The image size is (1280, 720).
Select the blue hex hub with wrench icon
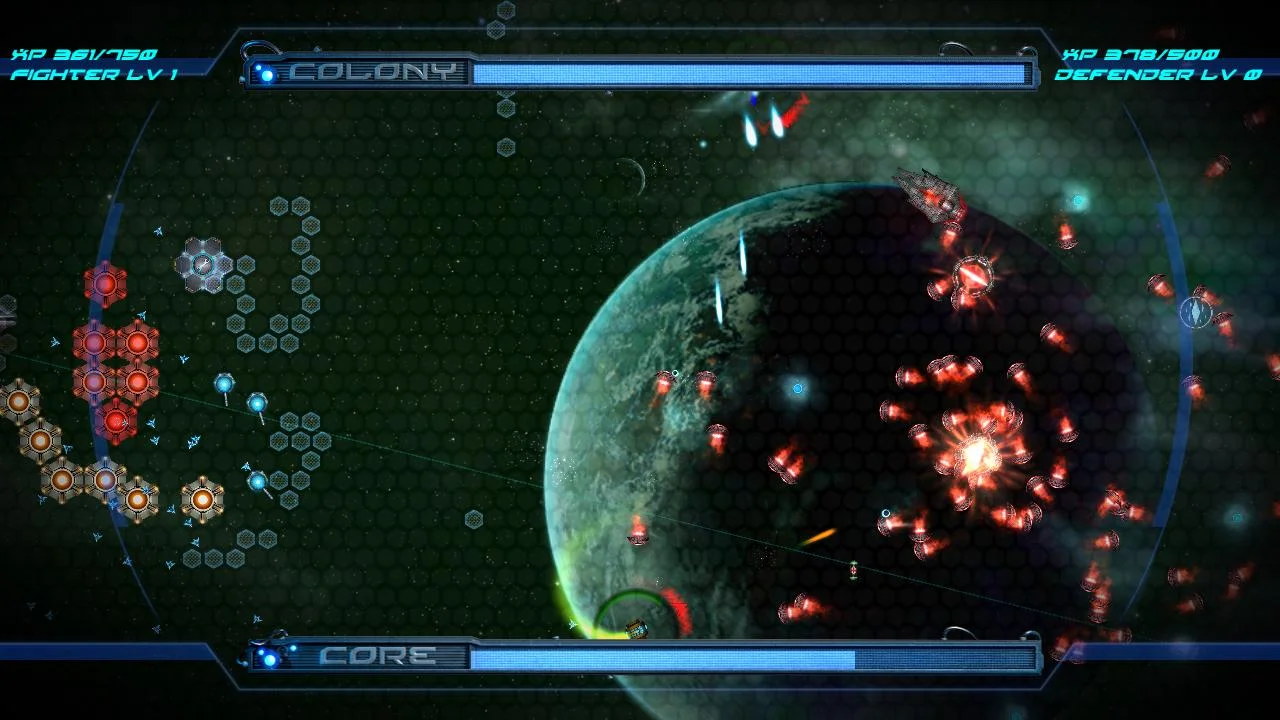click(x=201, y=264)
